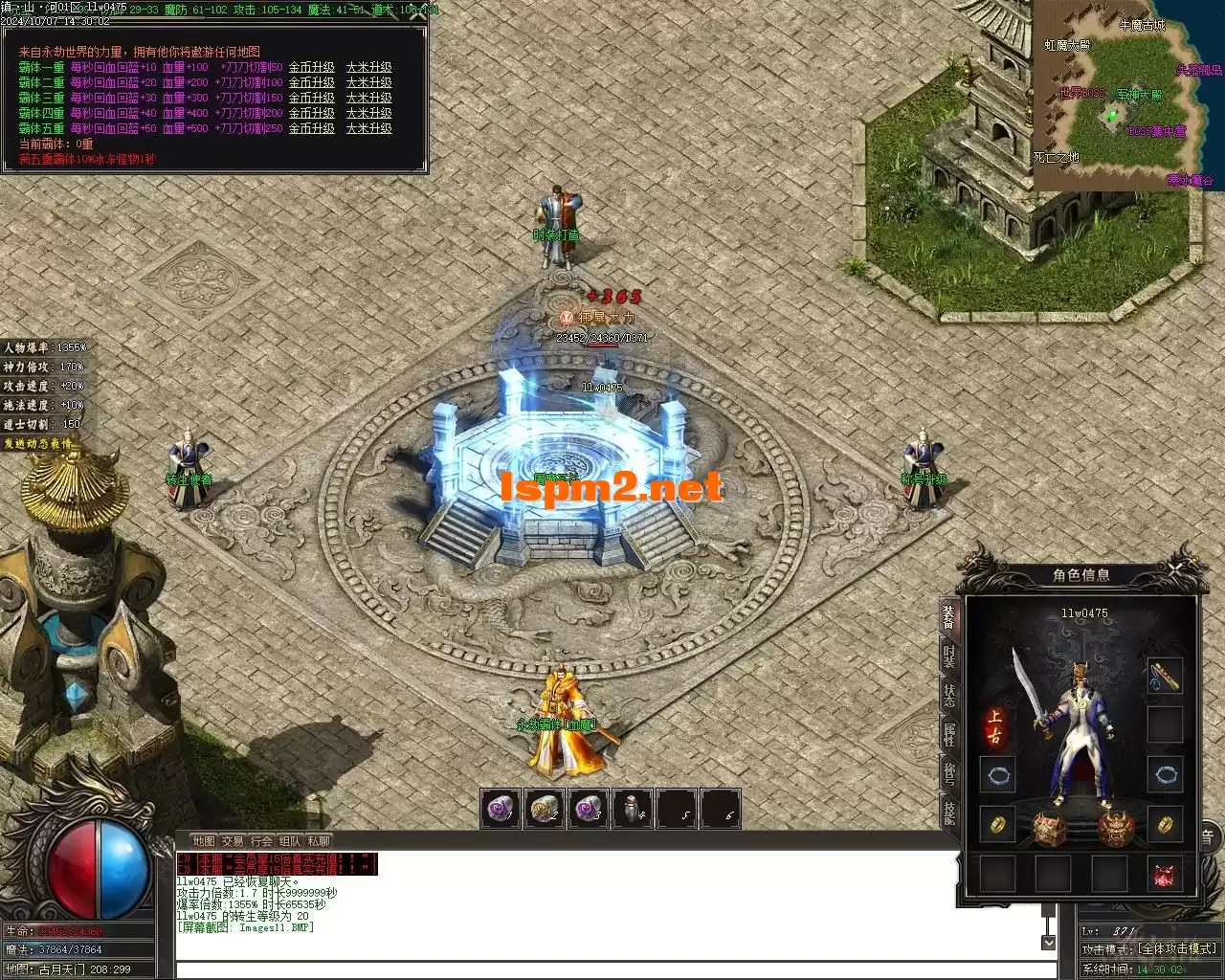This screenshot has width=1225, height=980.
Task: Select the 称号 title tab
Action: [x=948, y=773]
